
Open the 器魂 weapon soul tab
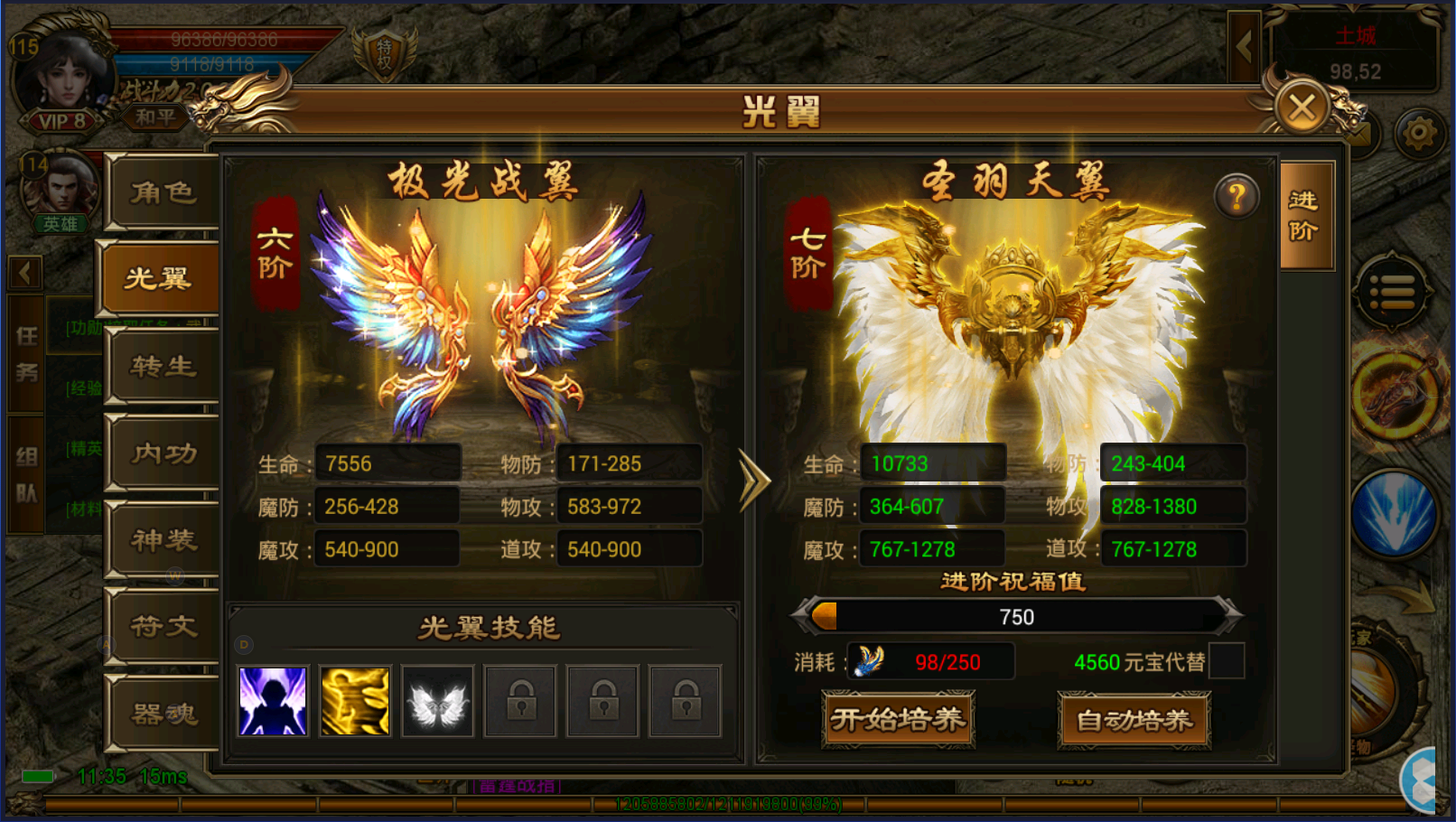click(x=163, y=714)
